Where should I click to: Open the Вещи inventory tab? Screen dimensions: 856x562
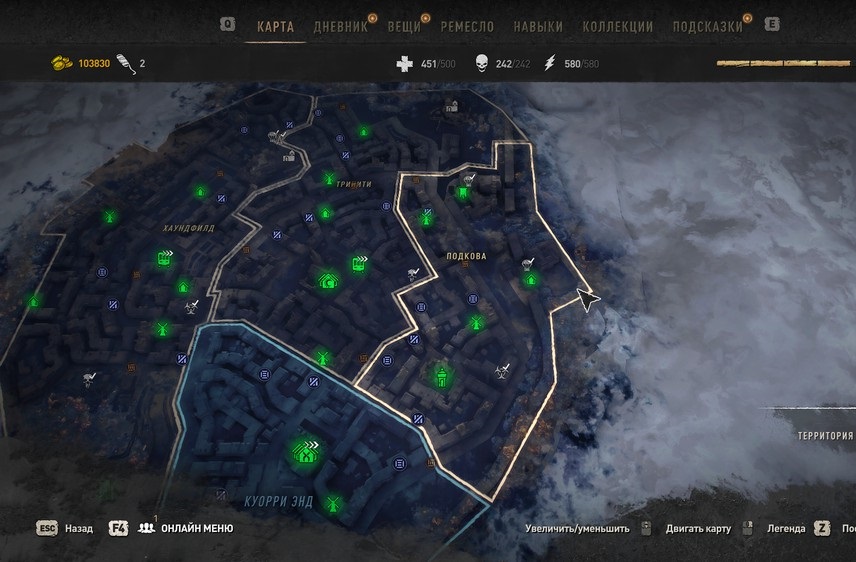(404, 27)
